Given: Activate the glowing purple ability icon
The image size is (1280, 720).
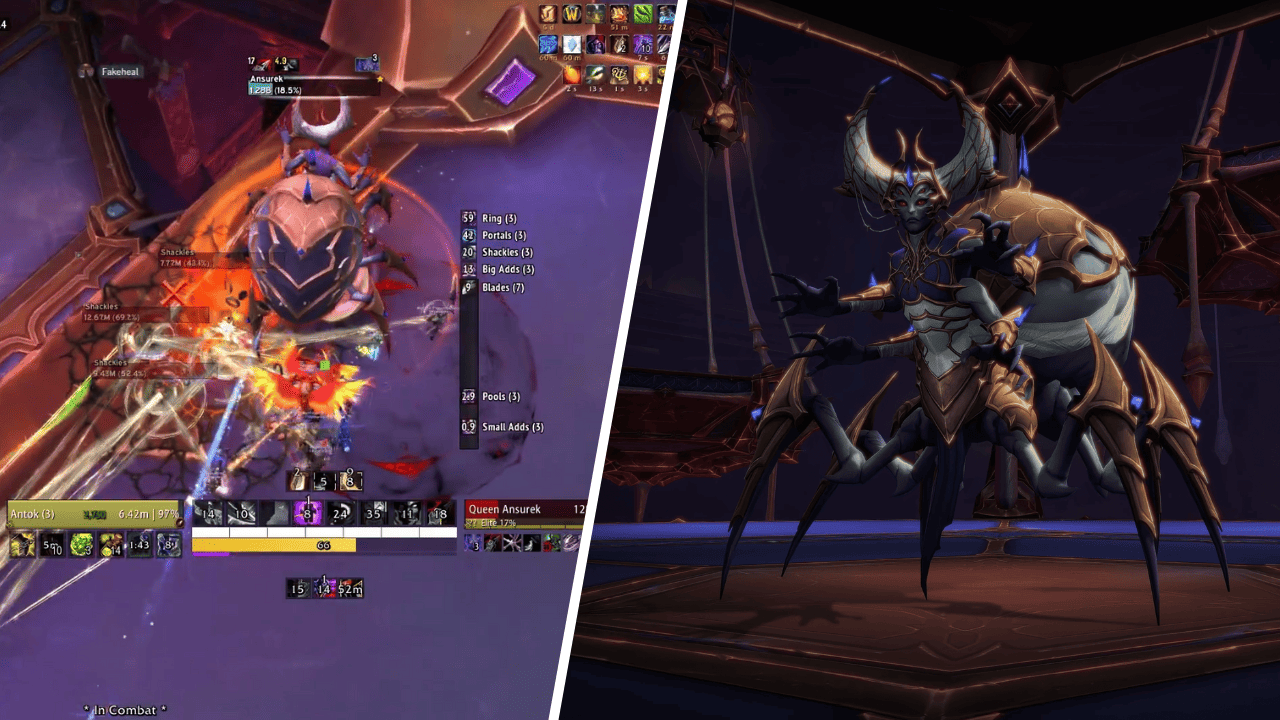Looking at the screenshot, I should click(x=309, y=514).
